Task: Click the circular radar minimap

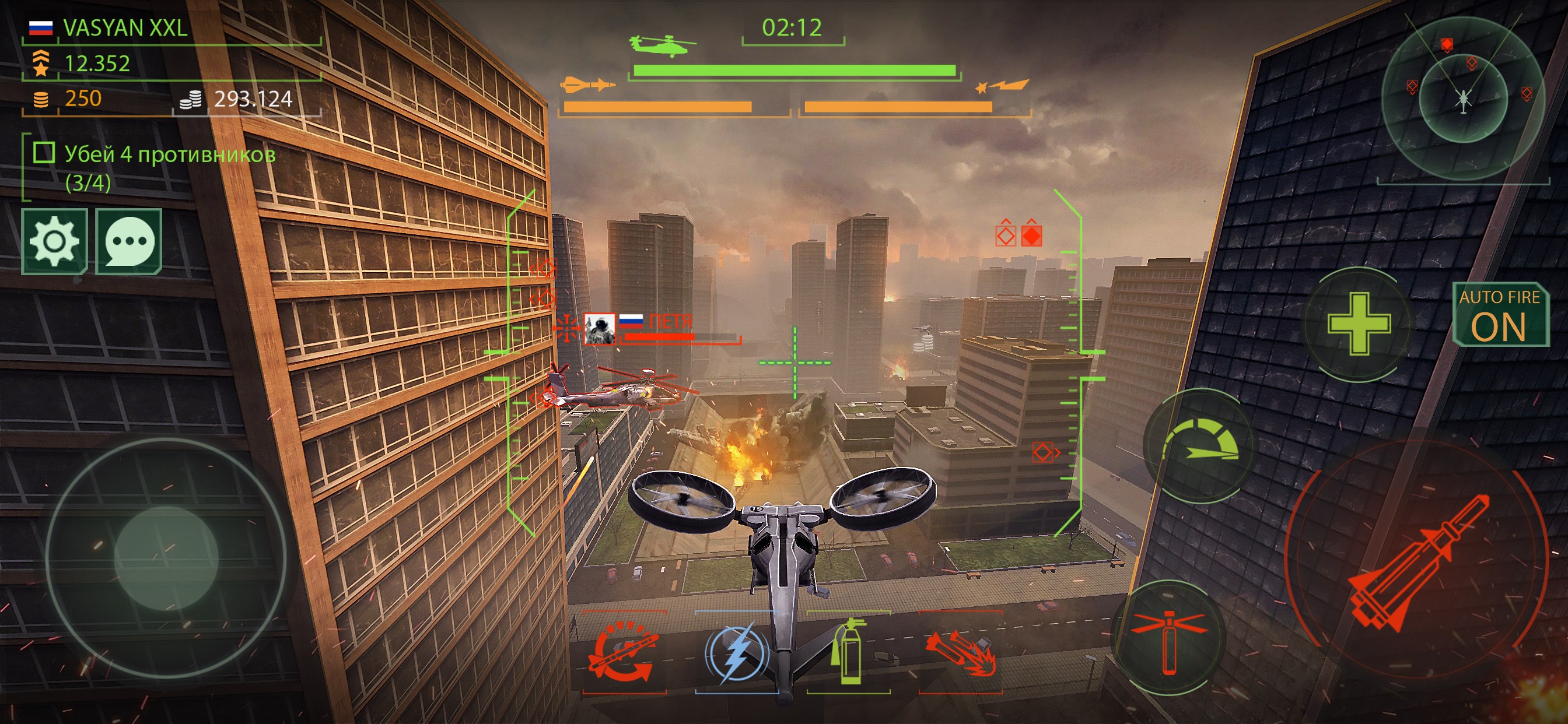Action: pos(1462,97)
